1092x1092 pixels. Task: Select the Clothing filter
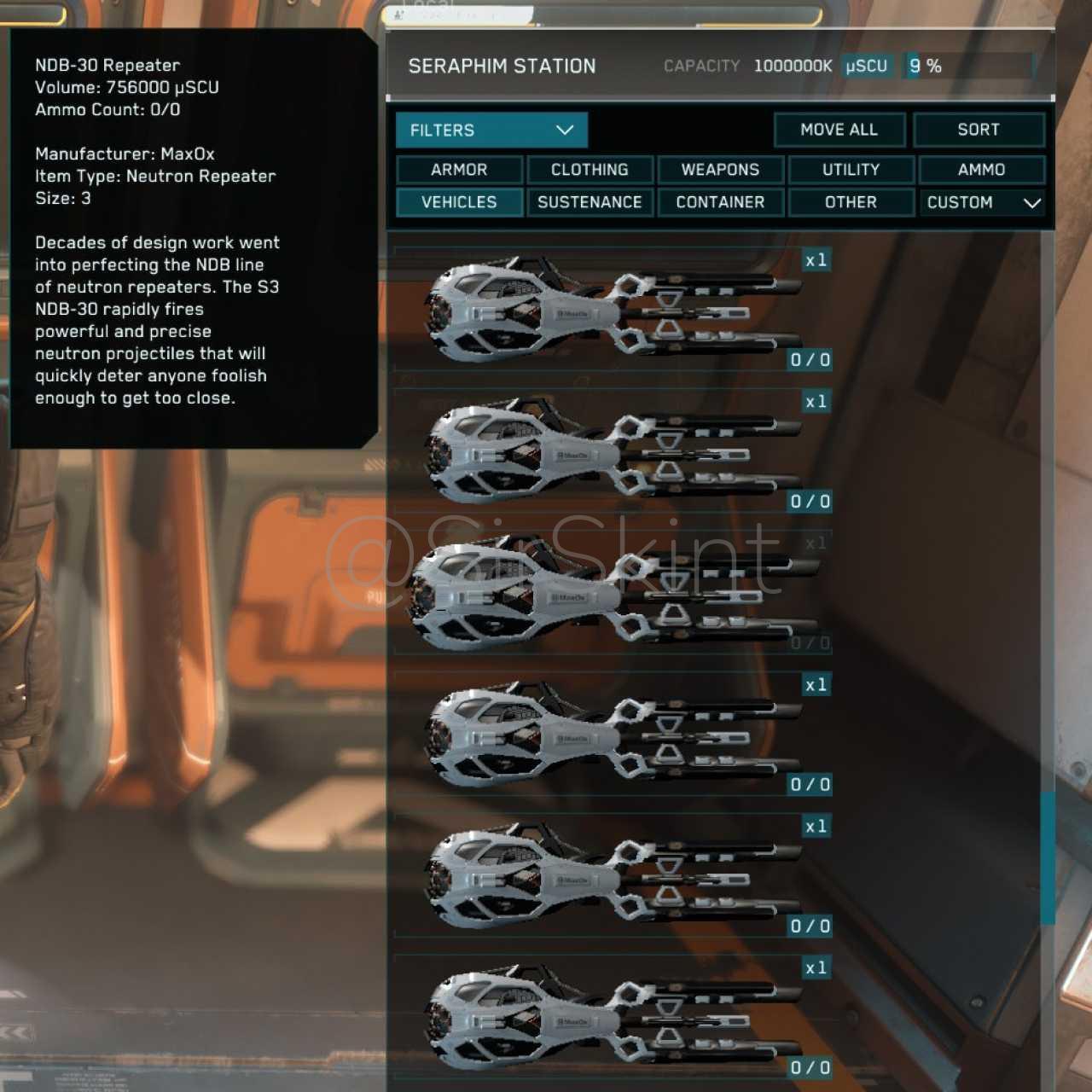[x=590, y=170]
